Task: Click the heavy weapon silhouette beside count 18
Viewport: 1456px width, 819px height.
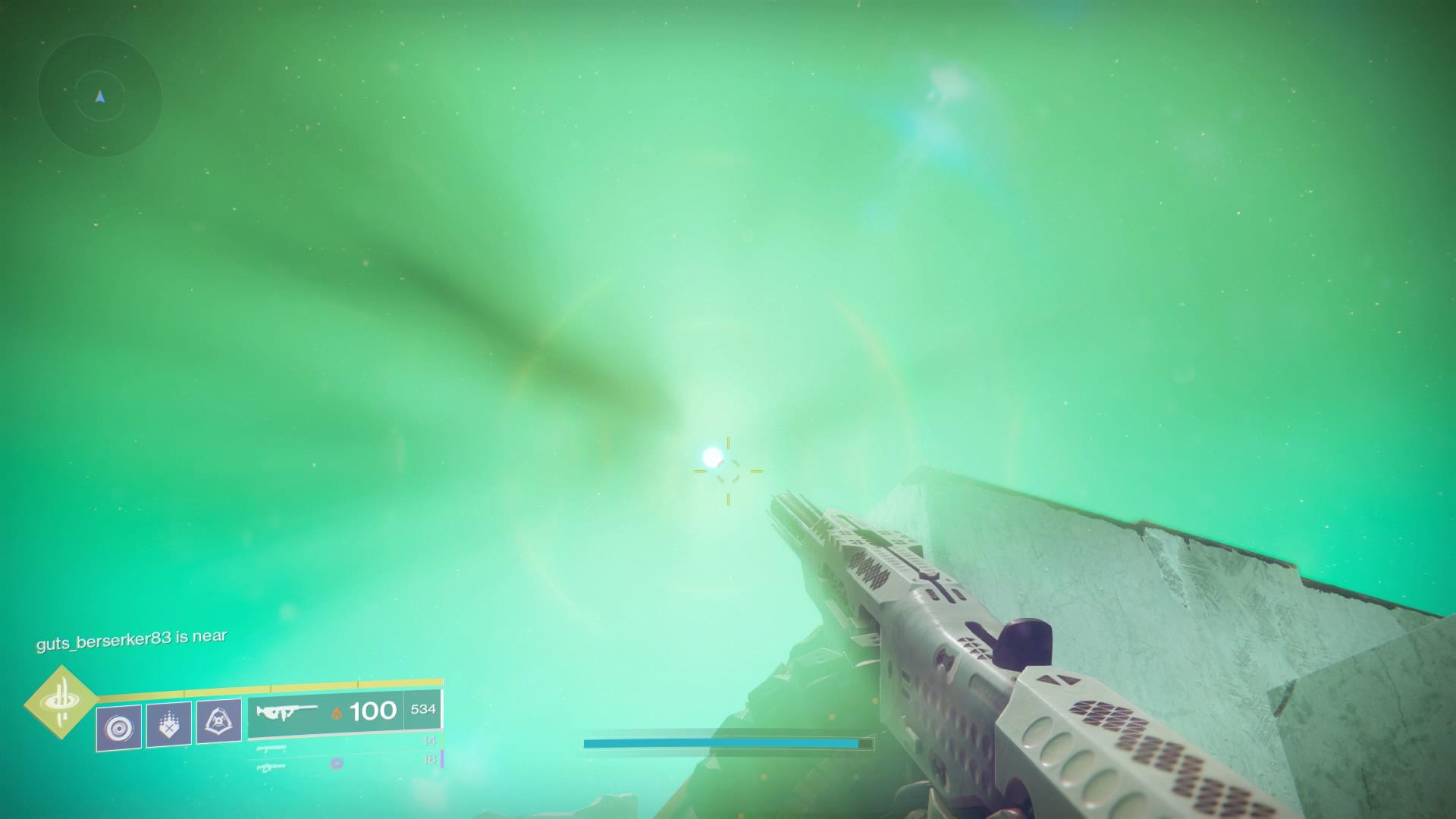Action: pos(271,767)
